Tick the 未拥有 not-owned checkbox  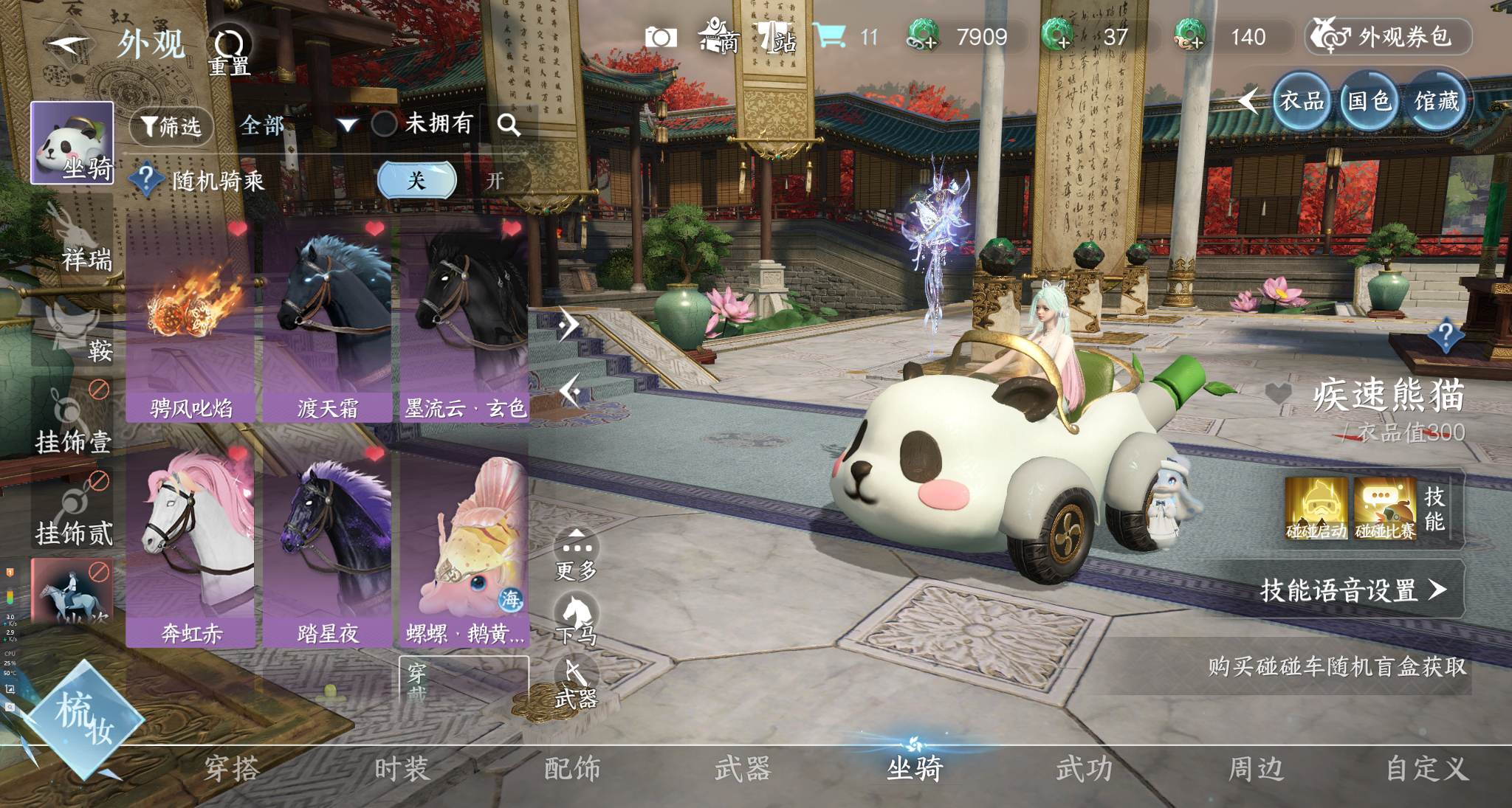pos(384,123)
